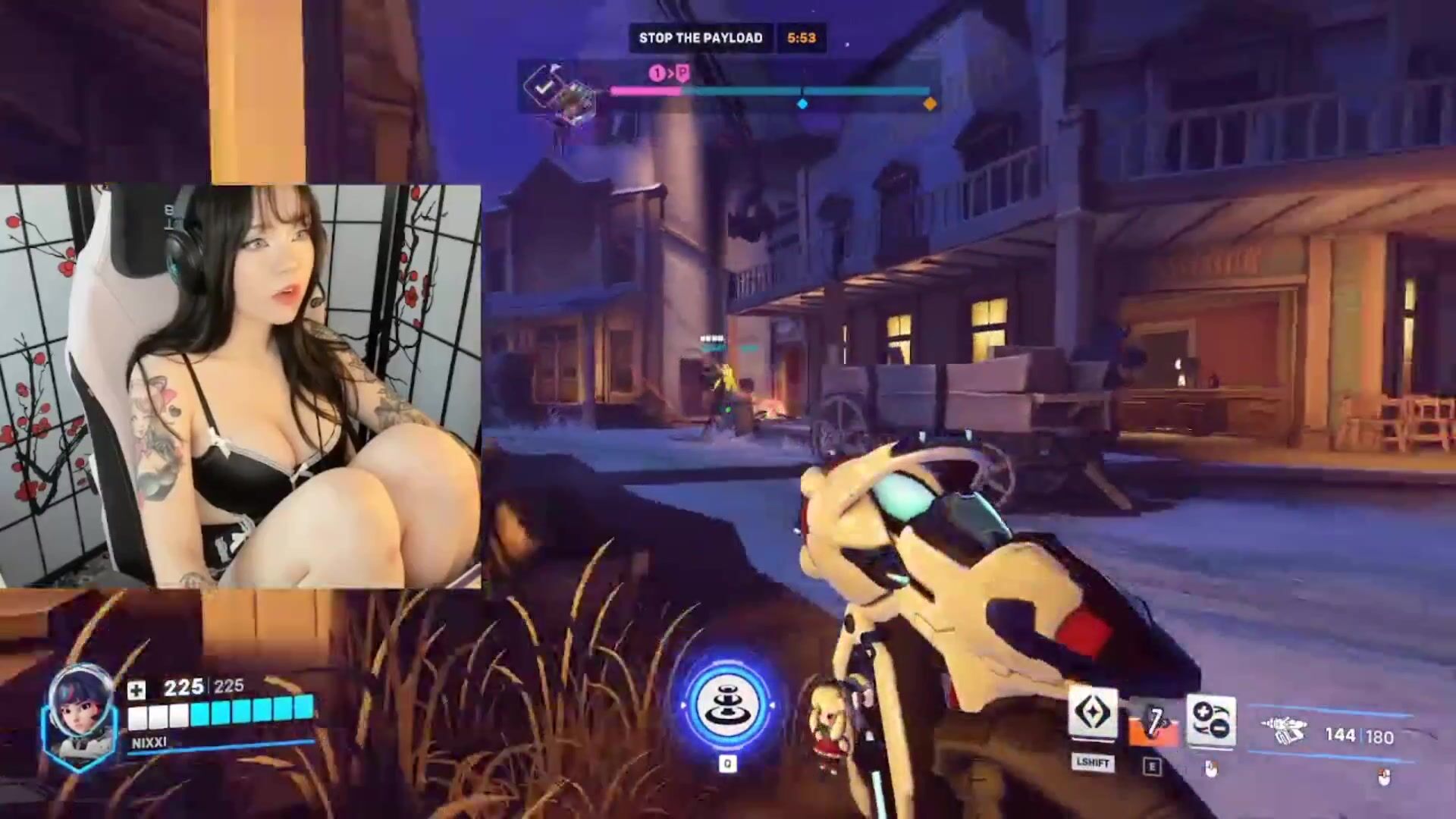Click the streamer webcam overlay

tap(240, 386)
